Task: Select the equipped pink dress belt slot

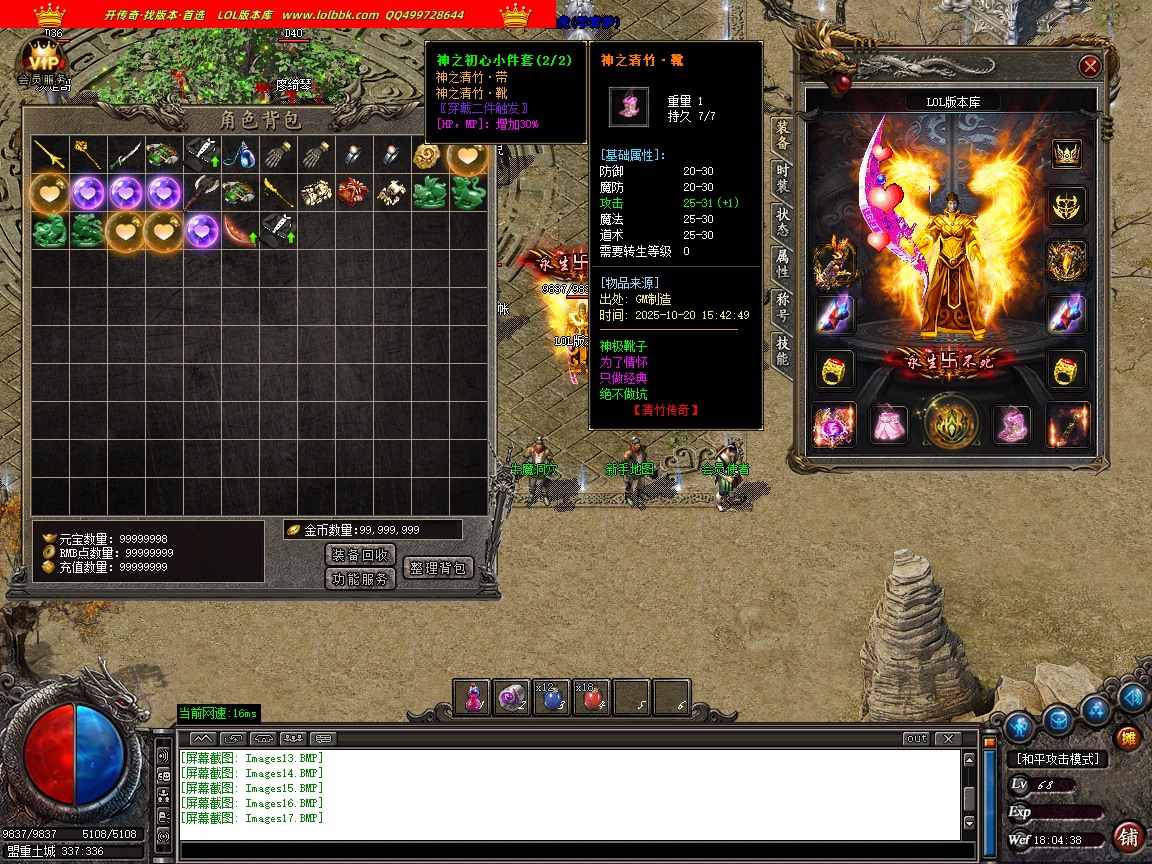Action: coord(888,425)
